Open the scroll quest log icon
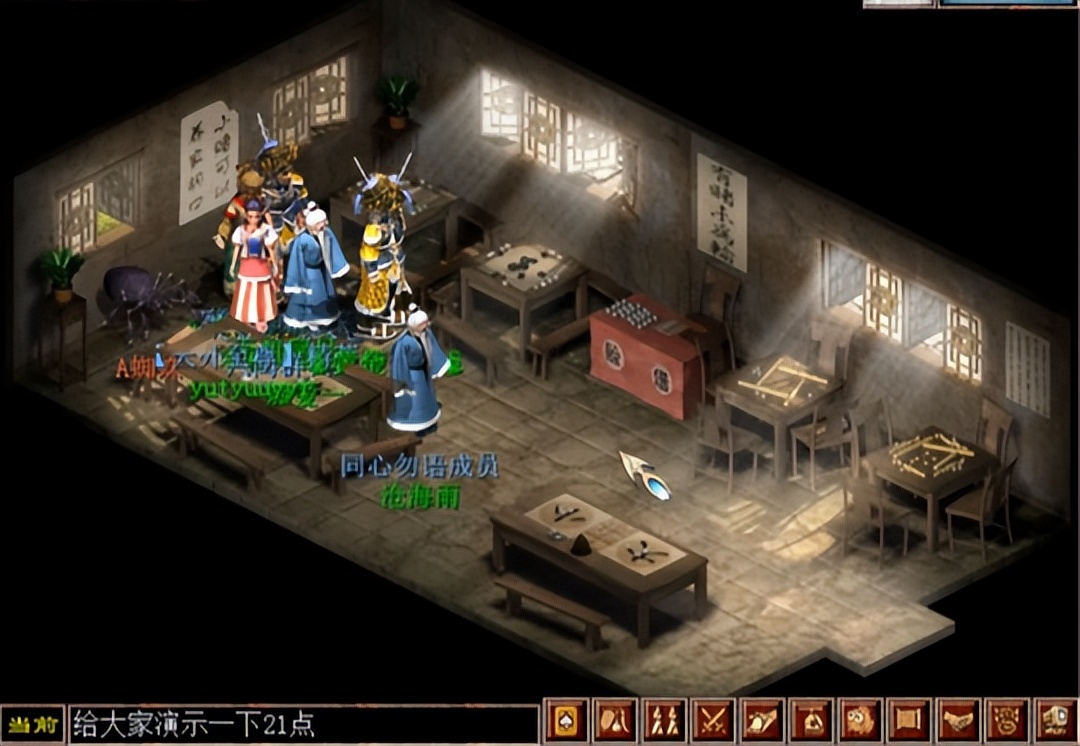This screenshot has width=1080, height=746. coord(909,720)
